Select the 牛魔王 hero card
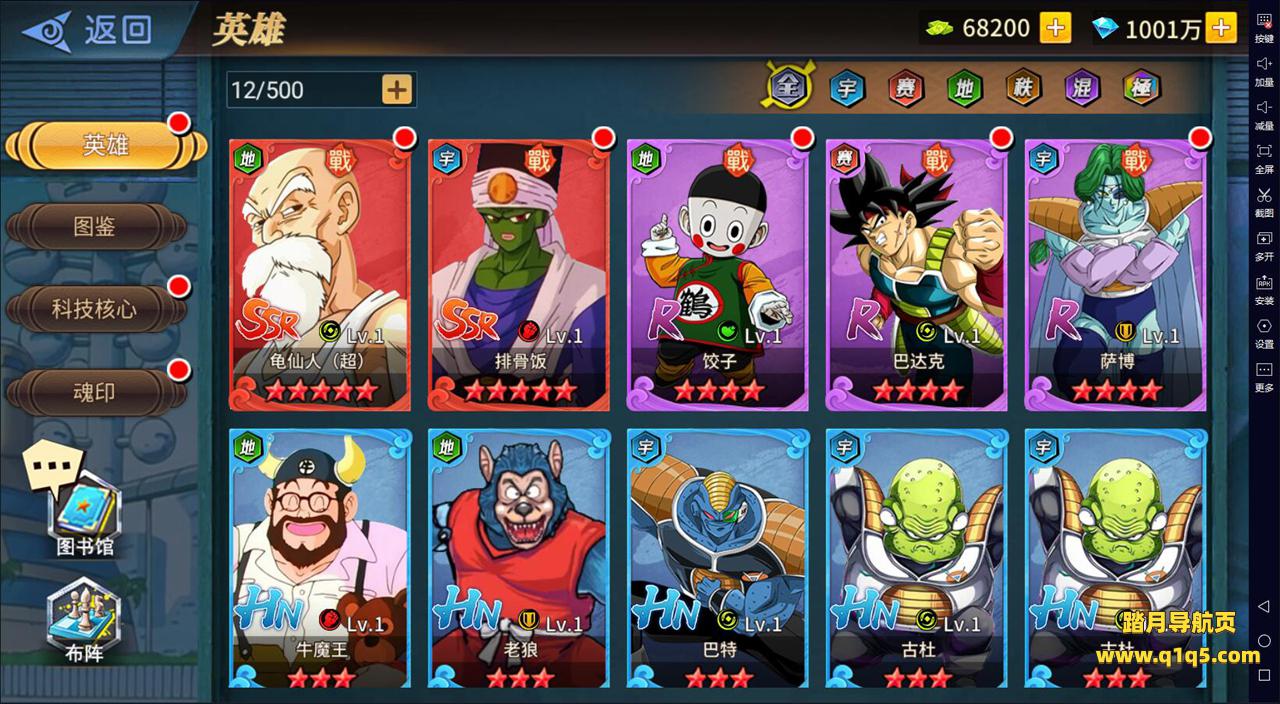The width and height of the screenshot is (1280, 704). [320, 560]
